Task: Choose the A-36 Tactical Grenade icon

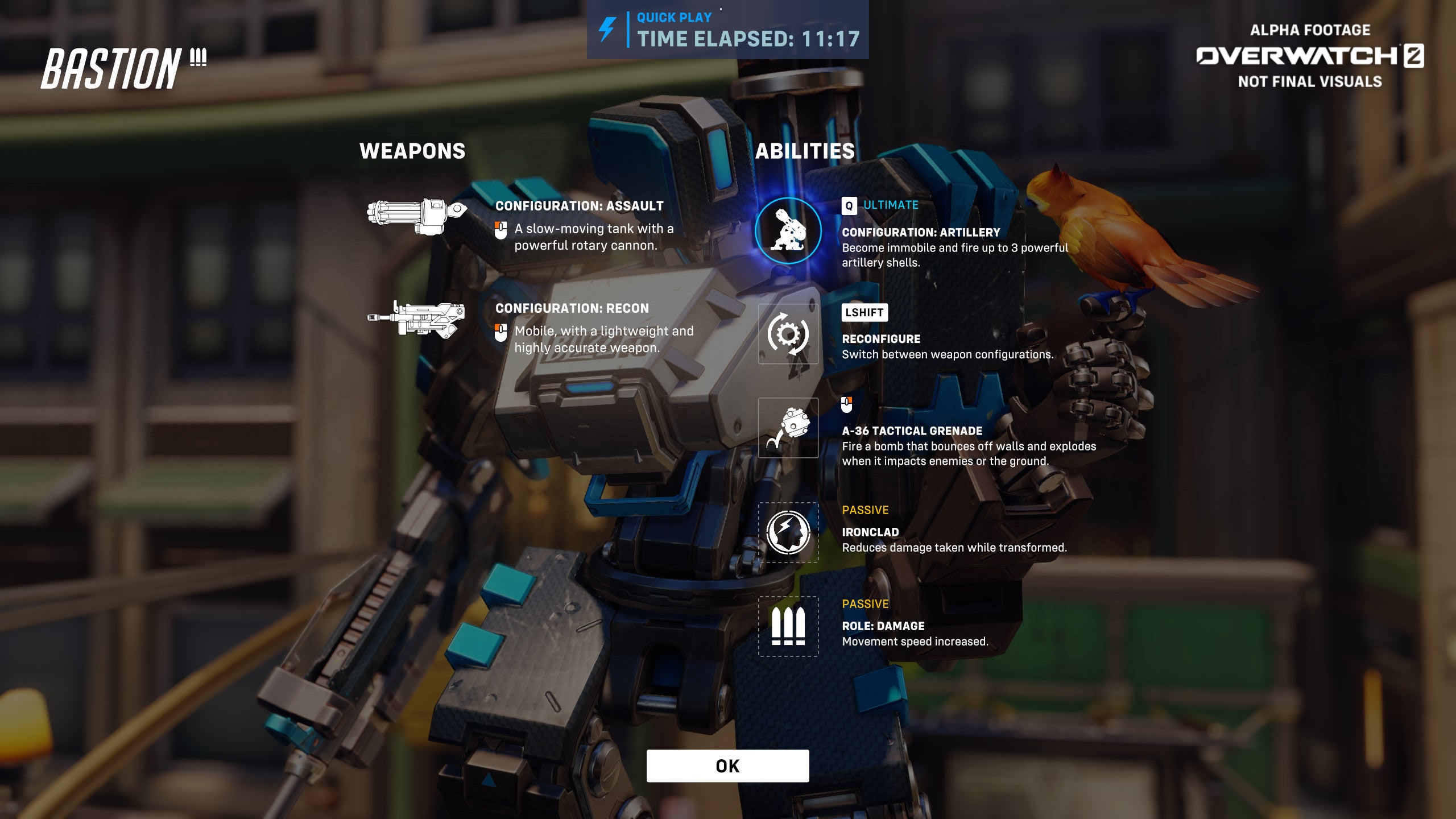Action: pos(788,428)
